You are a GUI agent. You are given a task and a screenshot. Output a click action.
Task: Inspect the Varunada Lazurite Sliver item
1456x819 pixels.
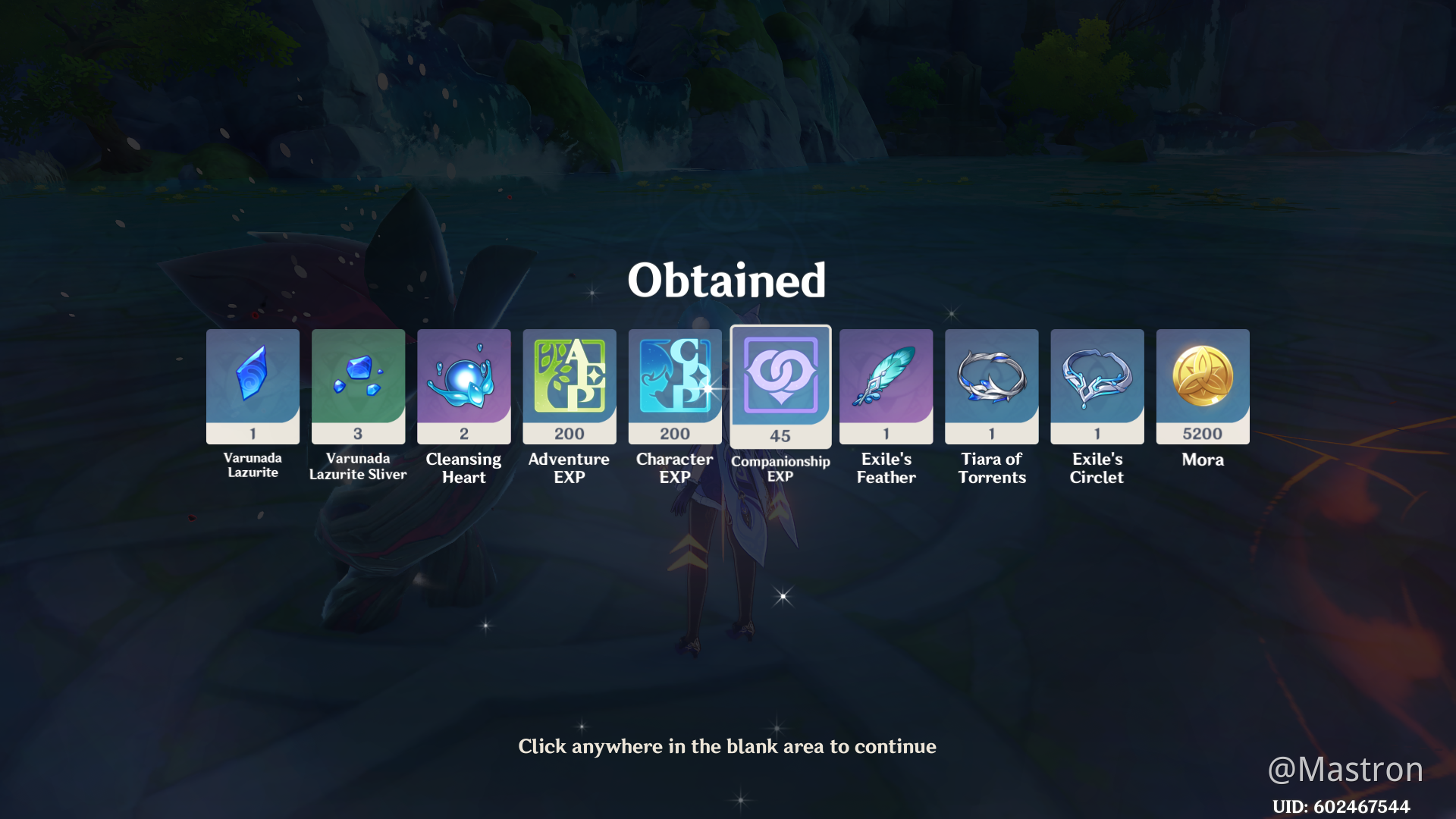[358, 385]
